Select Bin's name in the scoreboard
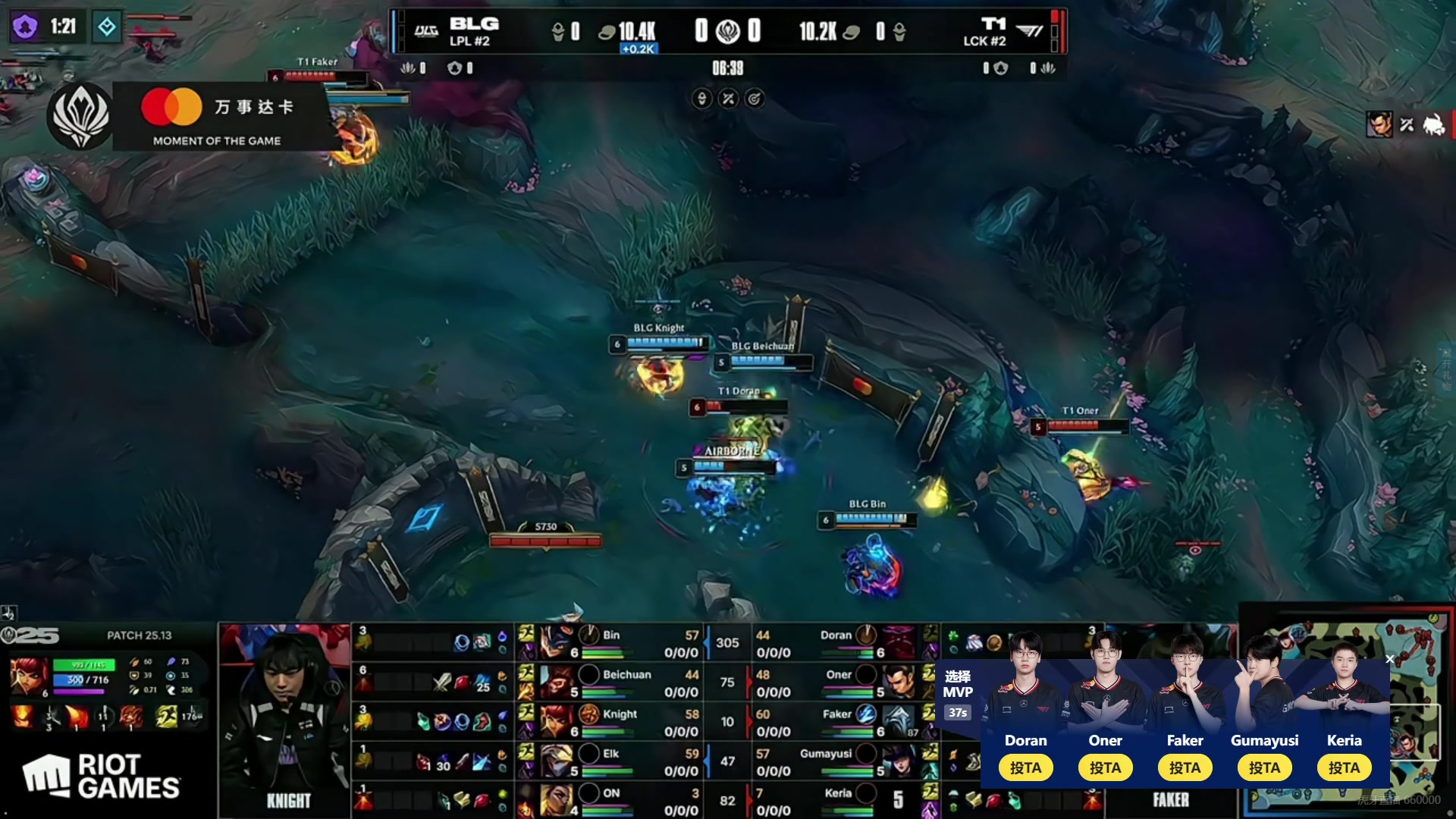This screenshot has width=1456, height=819. (x=611, y=635)
